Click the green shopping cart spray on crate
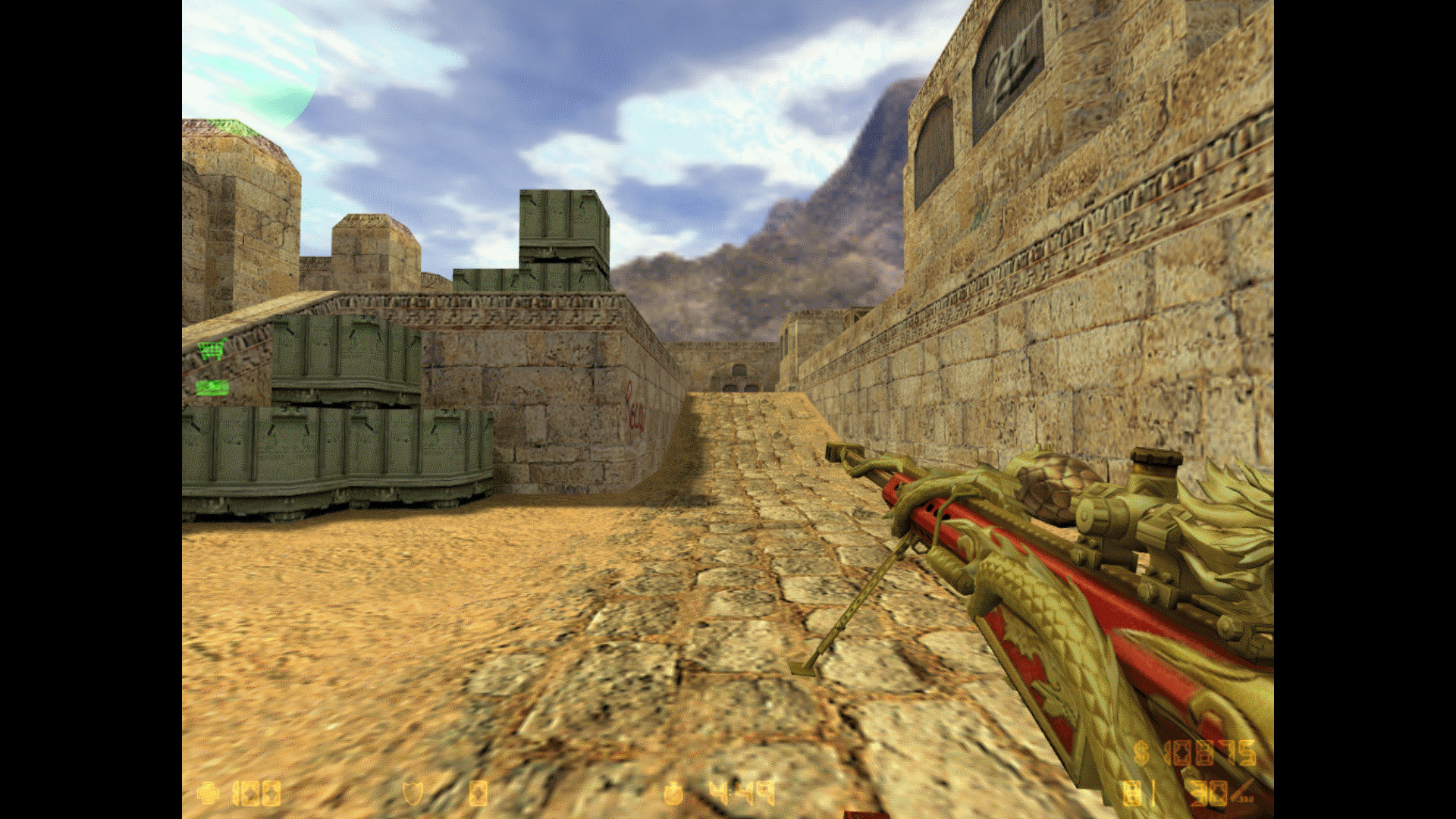This screenshot has height=819, width=1456. (x=211, y=347)
